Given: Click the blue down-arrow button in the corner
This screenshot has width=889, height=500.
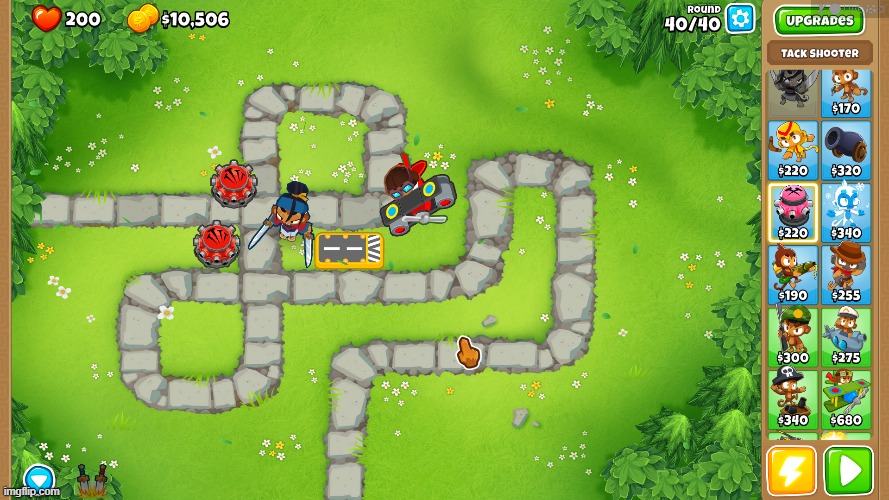Looking at the screenshot, I should [x=38, y=478].
